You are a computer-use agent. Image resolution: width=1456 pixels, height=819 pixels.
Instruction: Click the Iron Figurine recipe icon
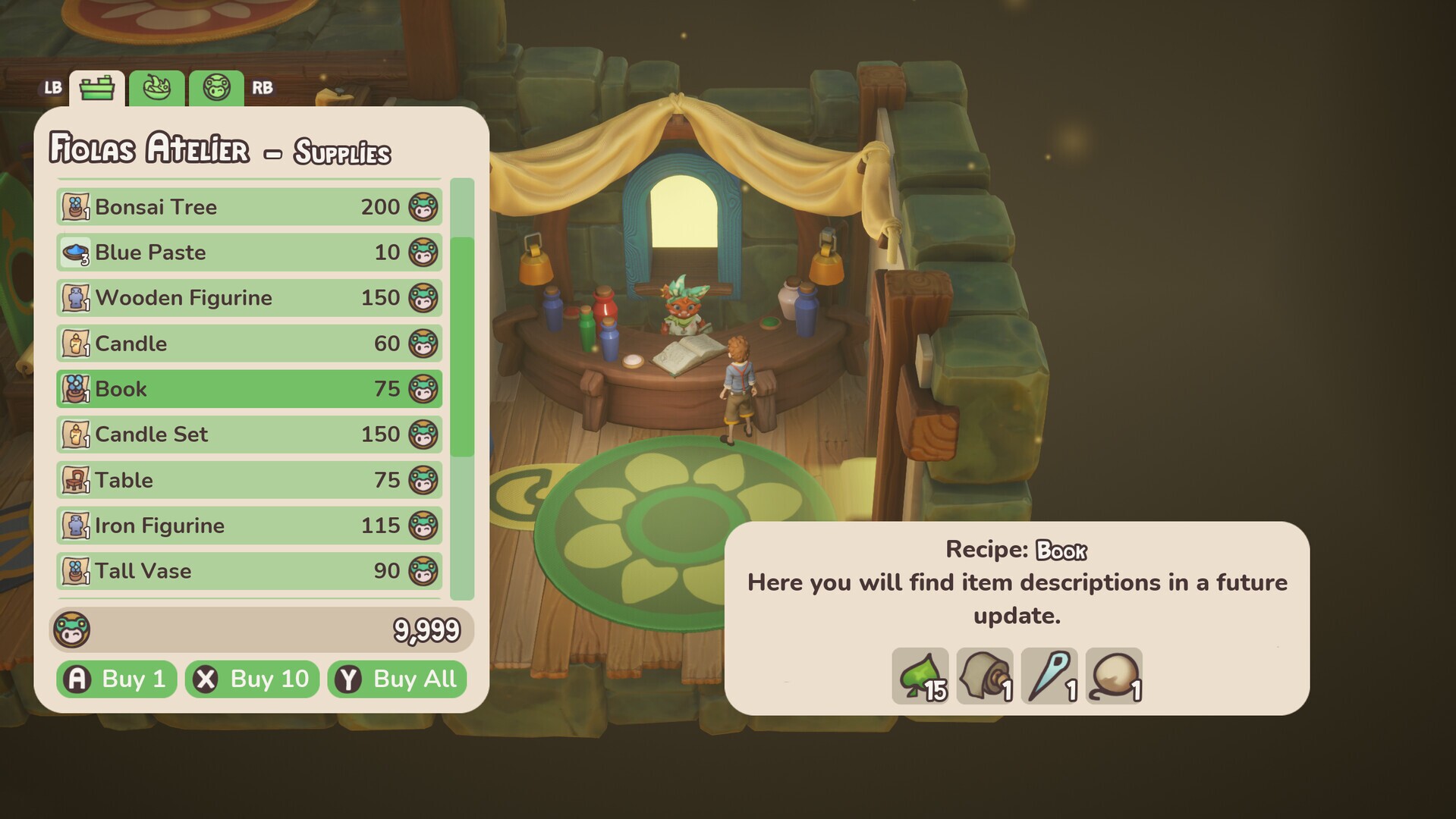click(x=76, y=525)
